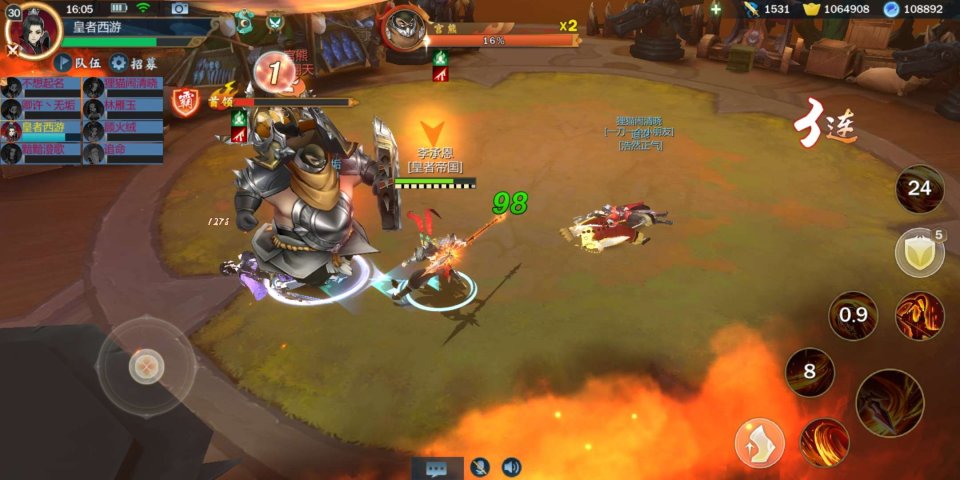This screenshot has height=480, width=960.
Task: Tap the virtual joystick center
Action: pyautogui.click(x=146, y=366)
